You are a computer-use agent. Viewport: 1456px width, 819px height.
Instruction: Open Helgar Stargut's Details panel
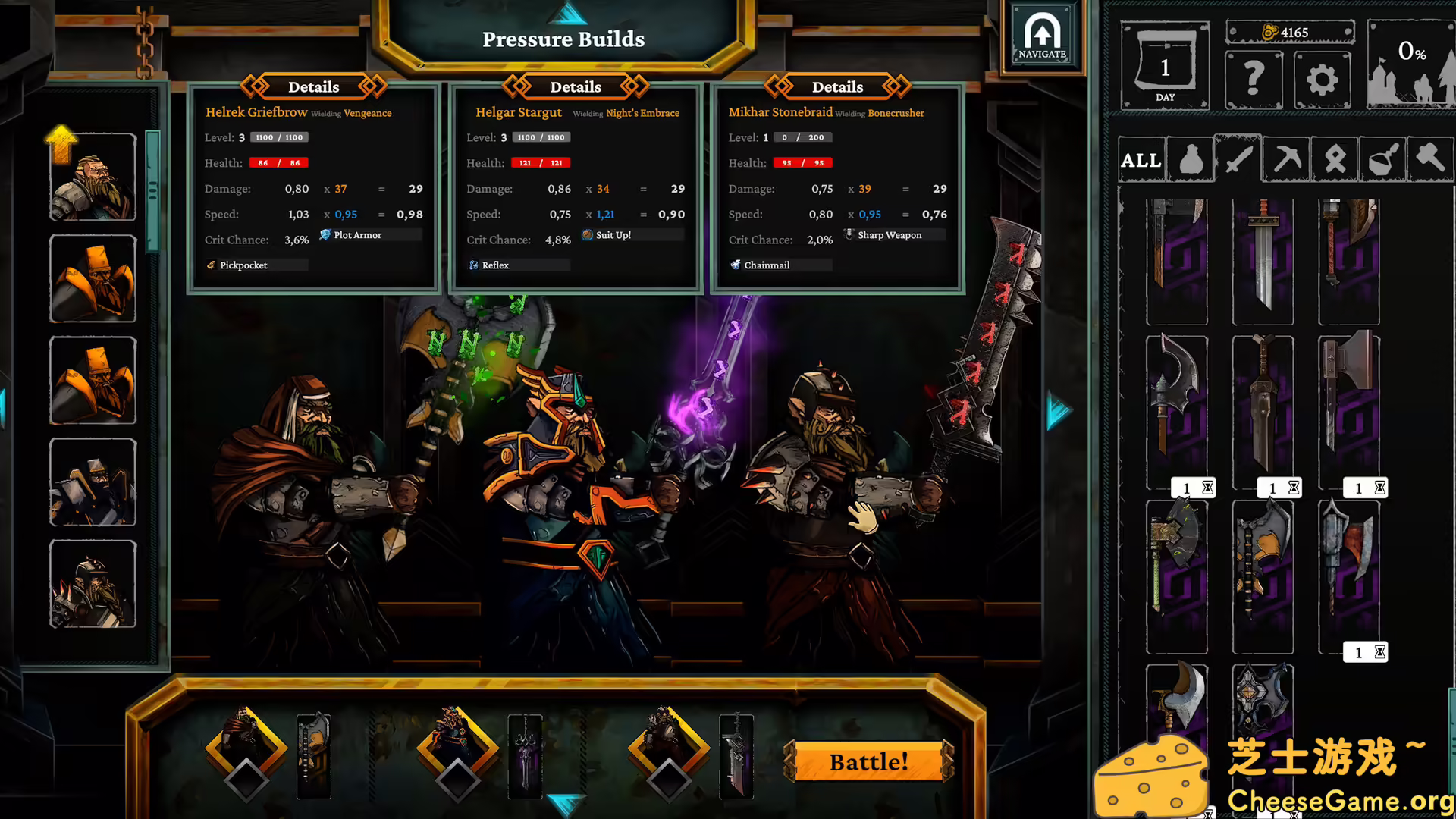click(x=575, y=86)
